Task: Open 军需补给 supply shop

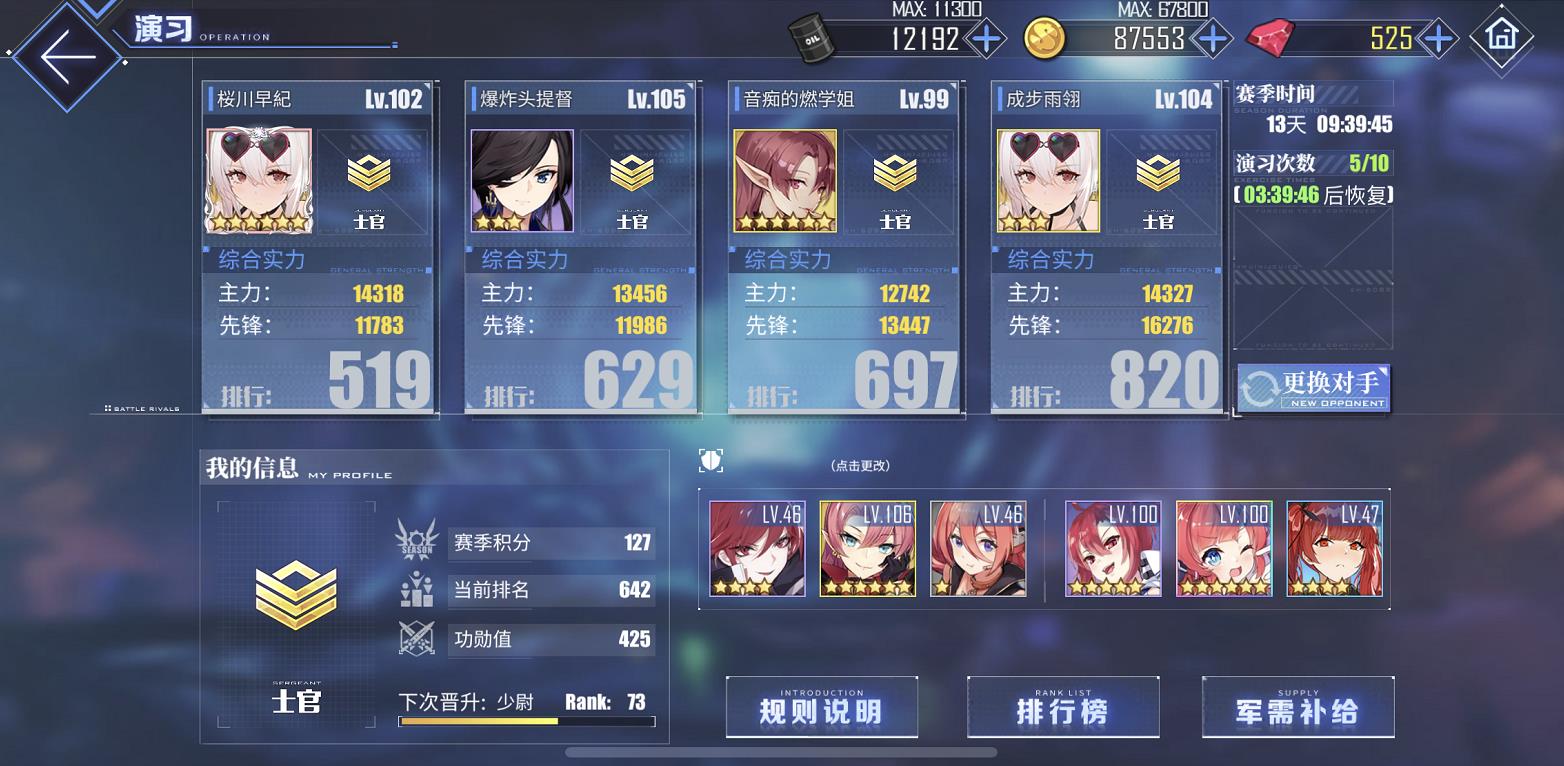Action: tap(1297, 708)
